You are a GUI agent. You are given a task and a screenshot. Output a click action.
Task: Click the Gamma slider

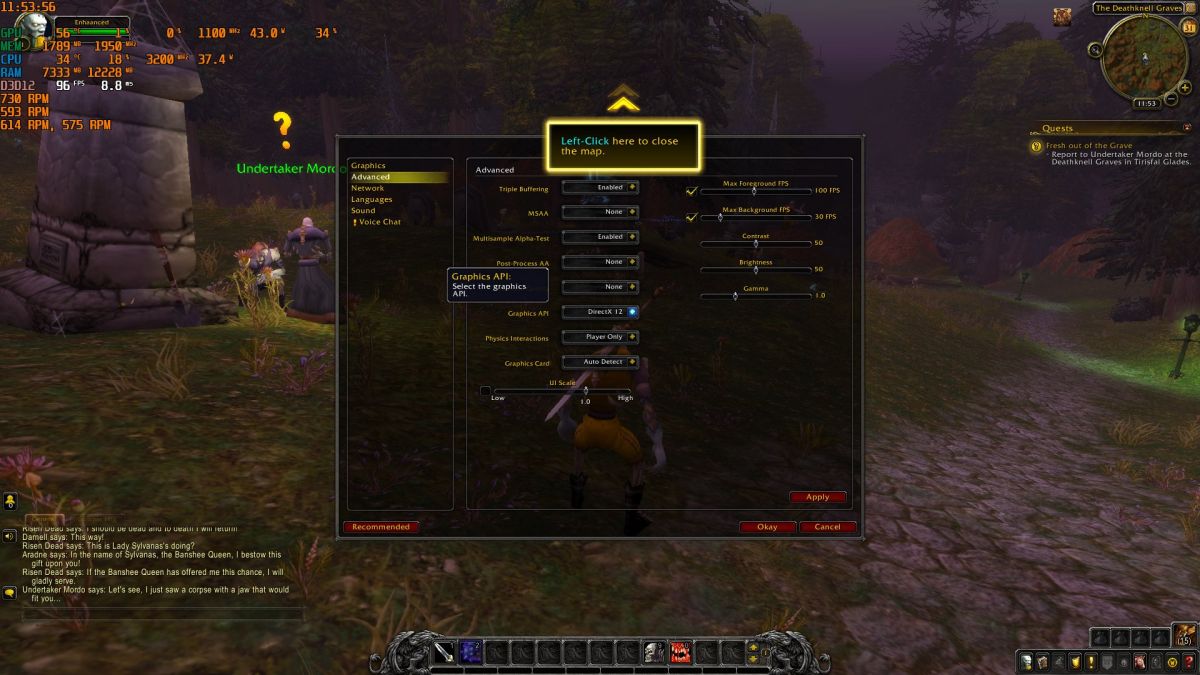[755, 296]
